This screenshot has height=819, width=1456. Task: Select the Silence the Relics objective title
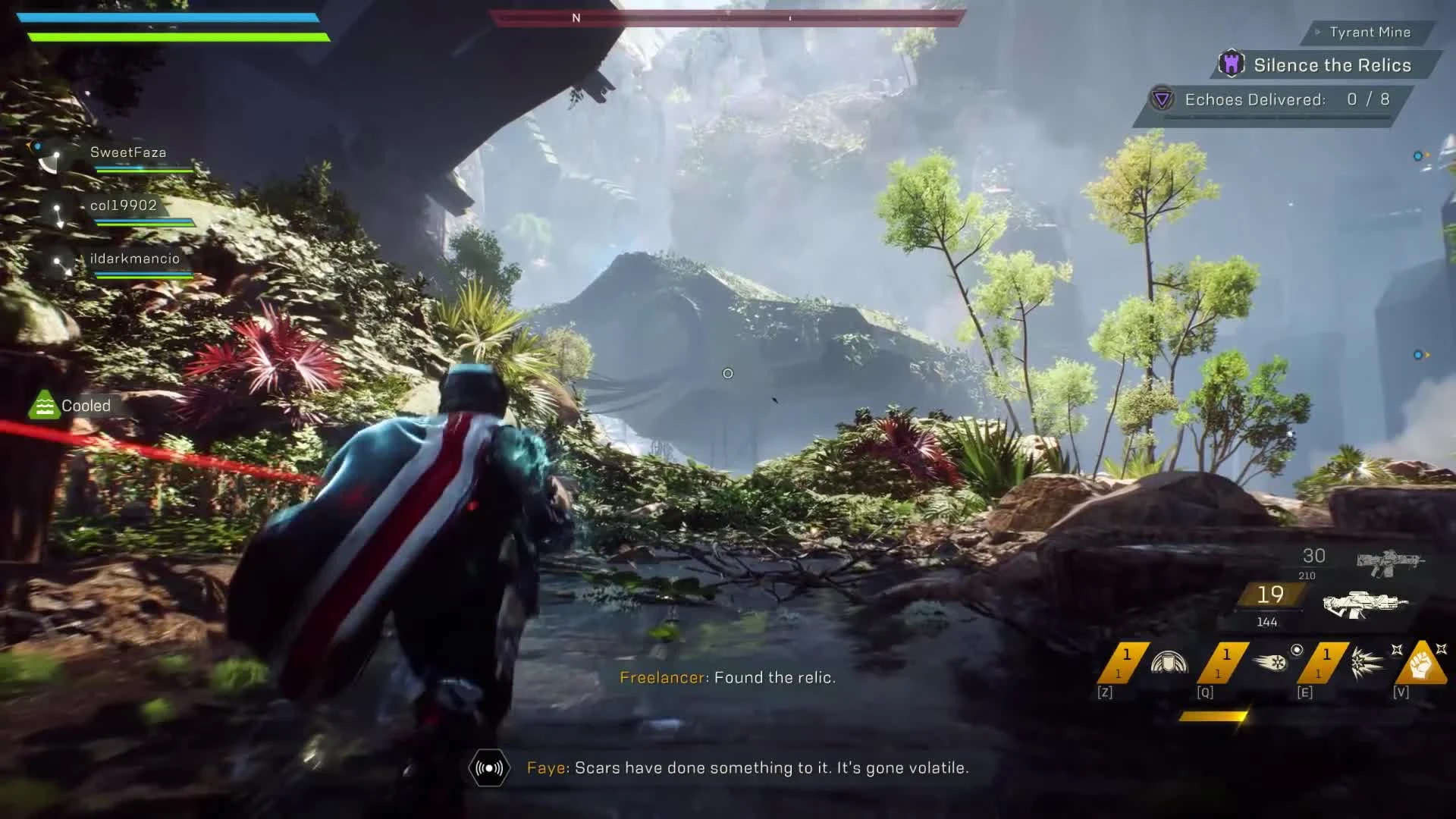pyautogui.click(x=1332, y=65)
